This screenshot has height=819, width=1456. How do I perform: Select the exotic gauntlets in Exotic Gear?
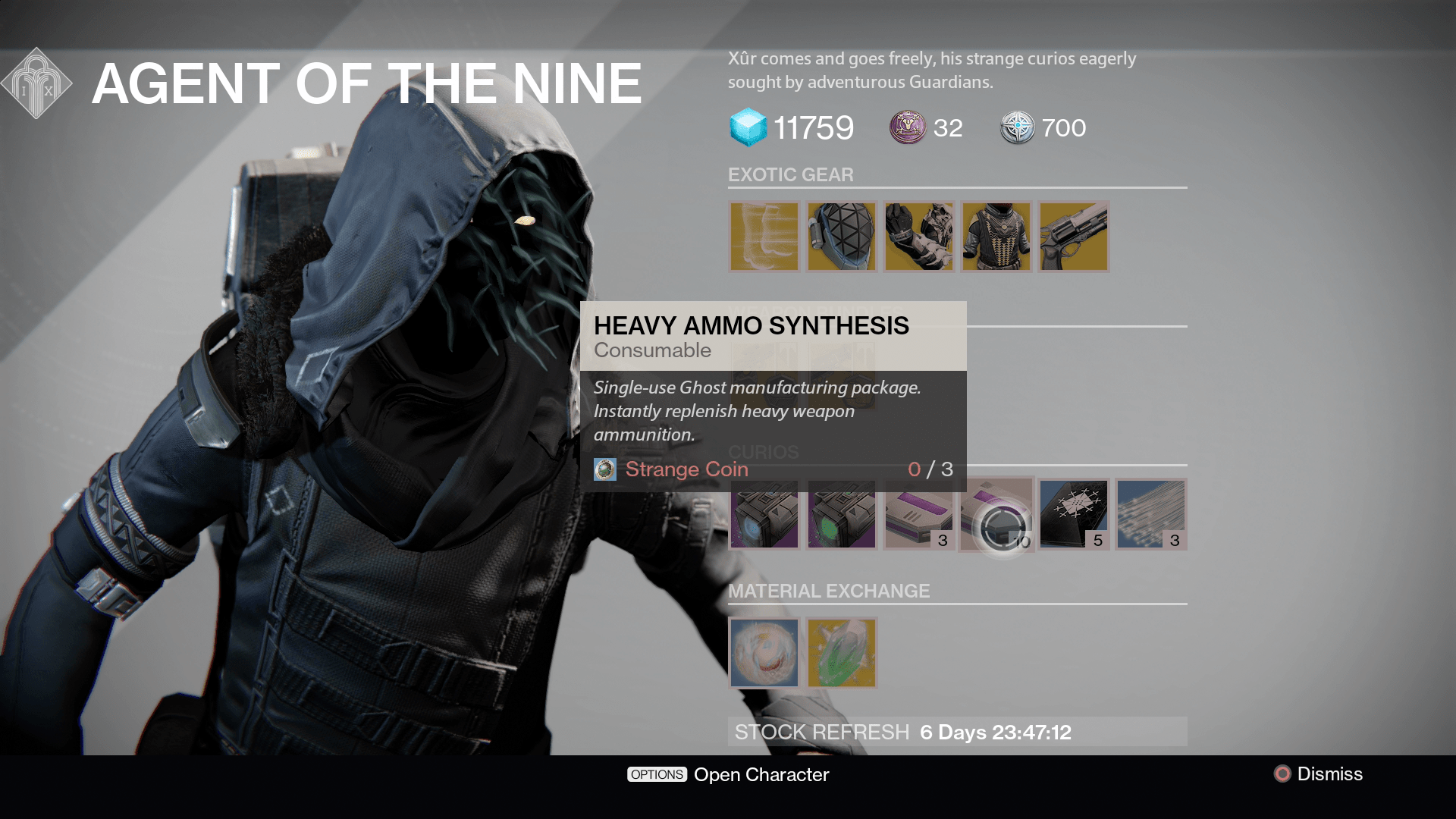(x=919, y=237)
